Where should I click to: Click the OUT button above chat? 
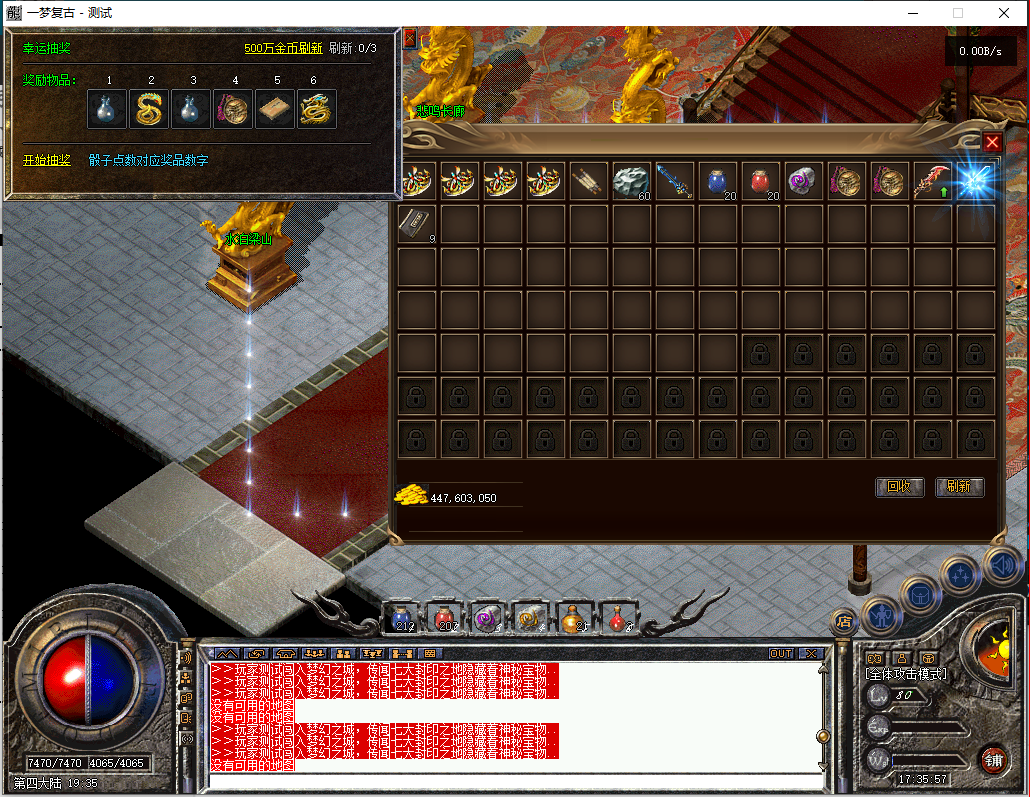tap(780, 654)
